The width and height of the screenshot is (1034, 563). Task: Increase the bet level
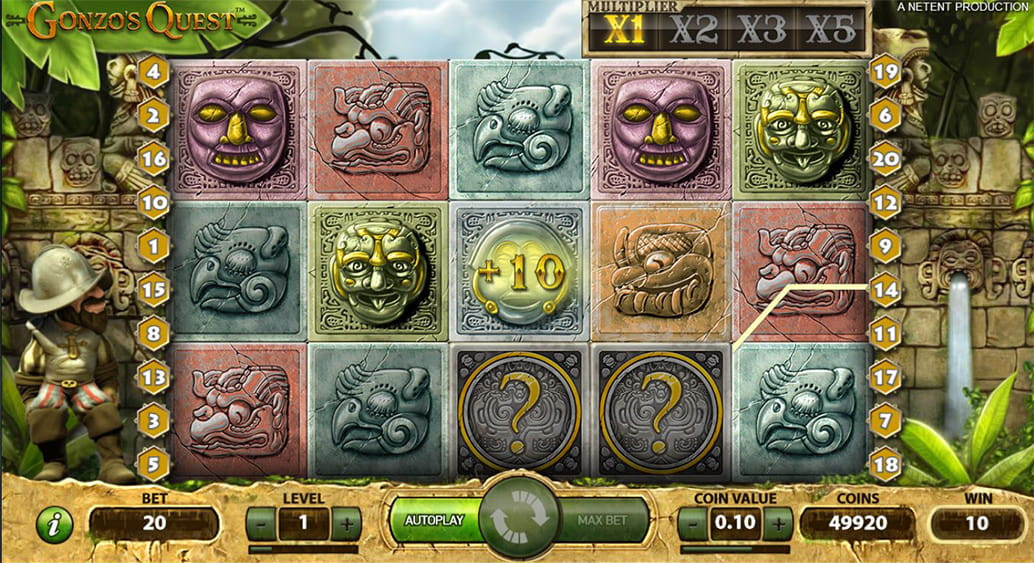346,522
